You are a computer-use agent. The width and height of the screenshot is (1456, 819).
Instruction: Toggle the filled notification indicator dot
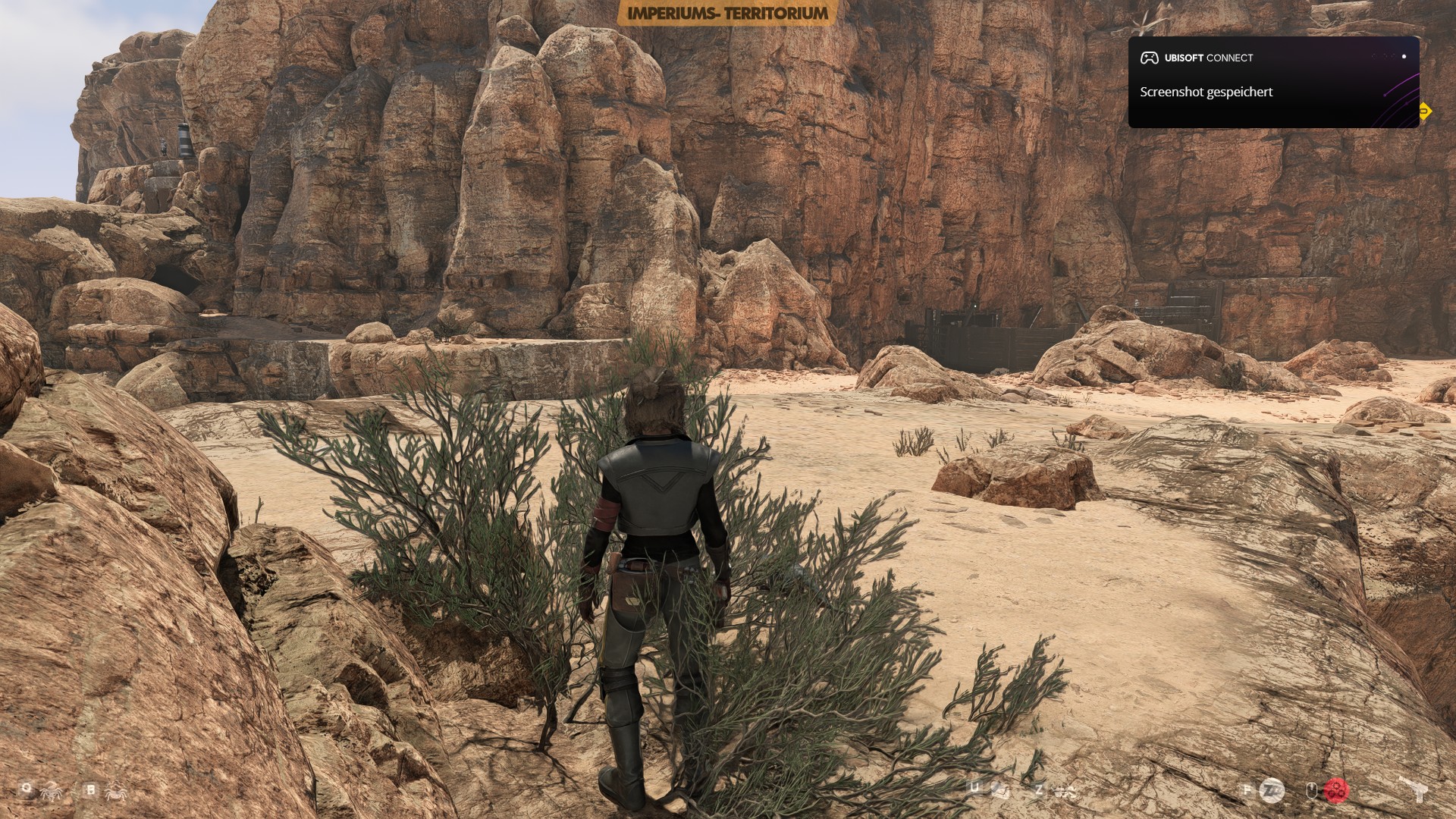click(1404, 57)
